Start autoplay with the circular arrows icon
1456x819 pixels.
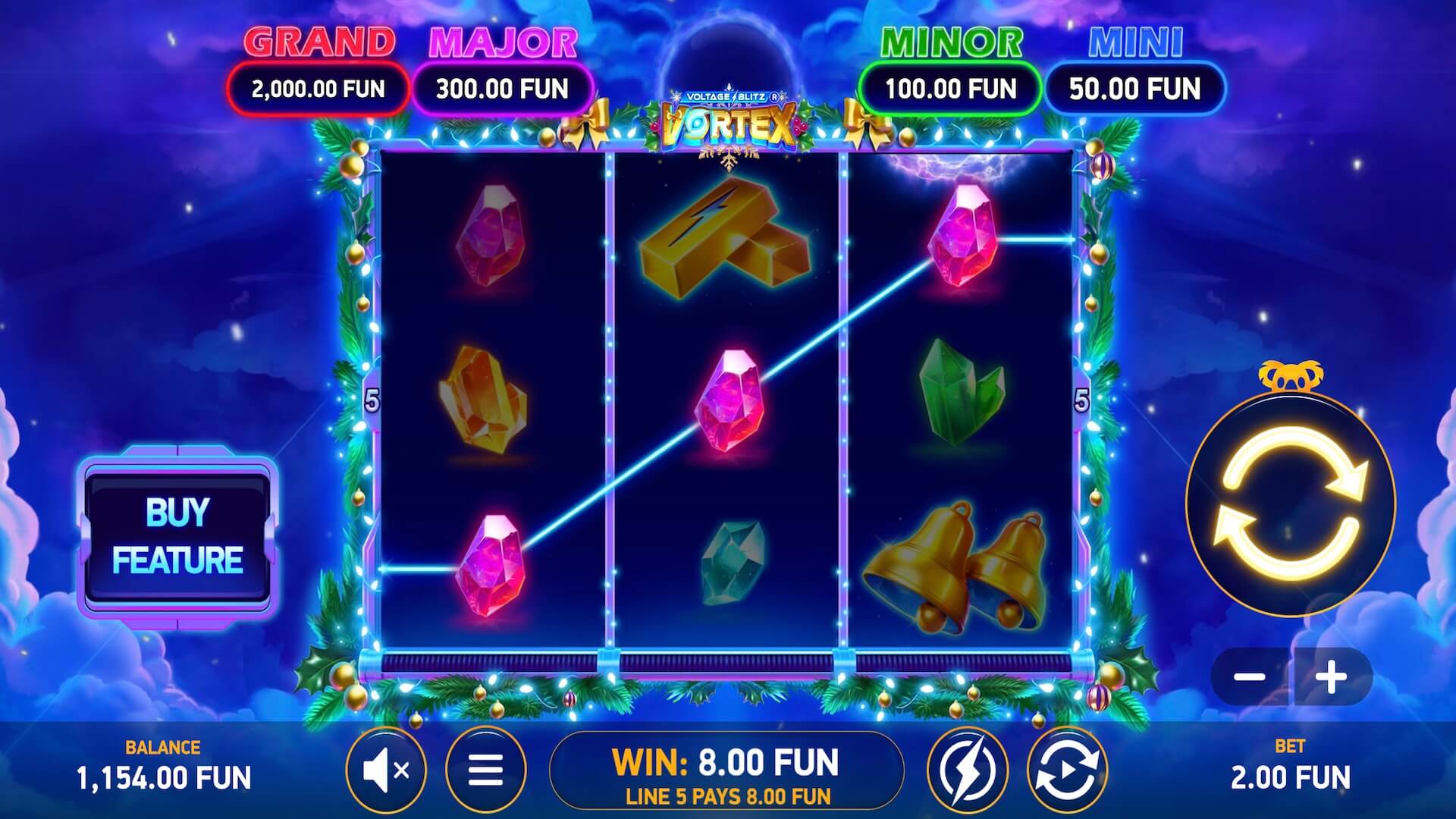tap(1067, 770)
